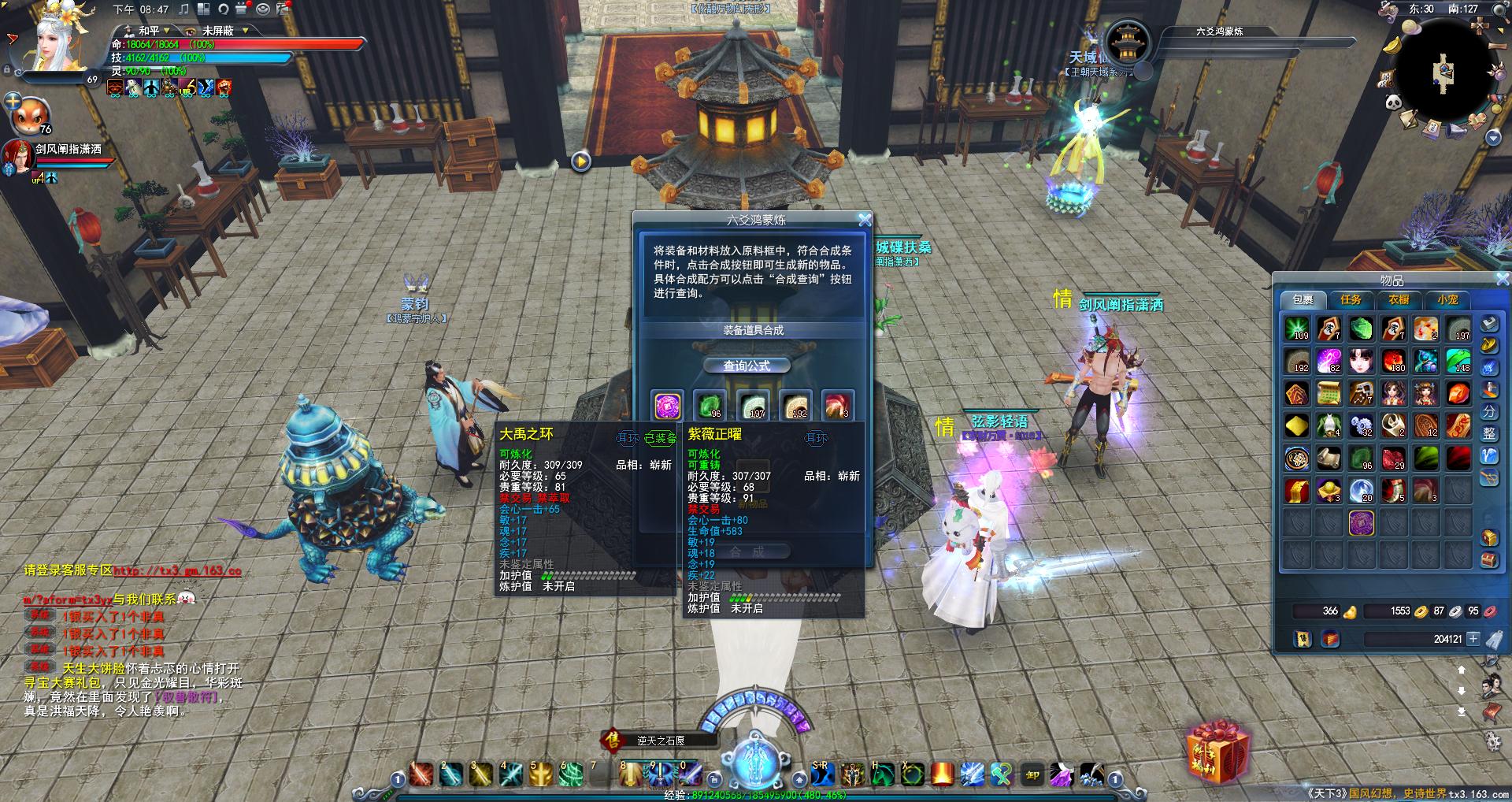Click the plus button beside 204121 currency
The image size is (1512, 802).
tap(1473, 639)
